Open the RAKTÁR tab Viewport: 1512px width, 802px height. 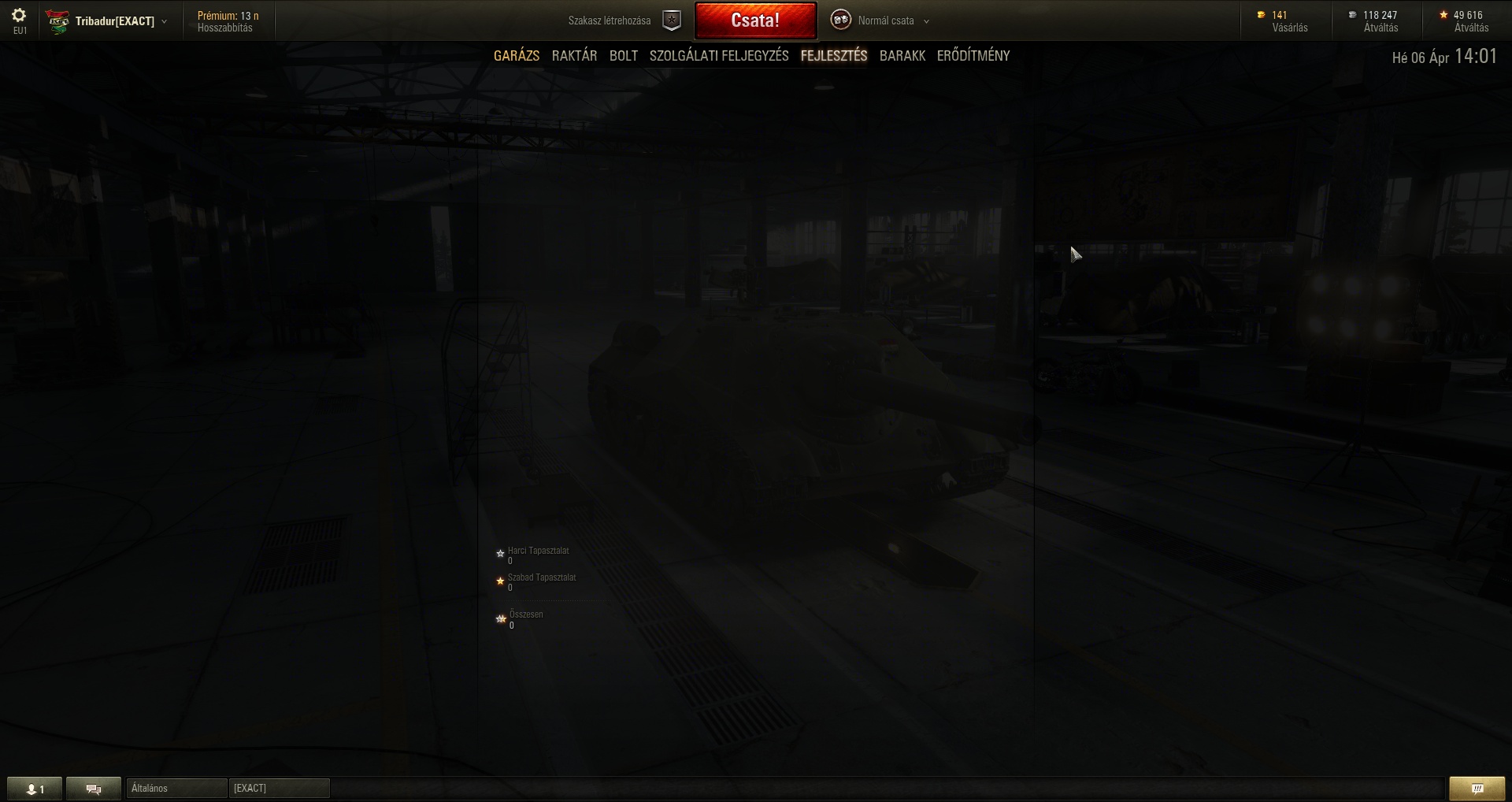pyautogui.click(x=574, y=56)
